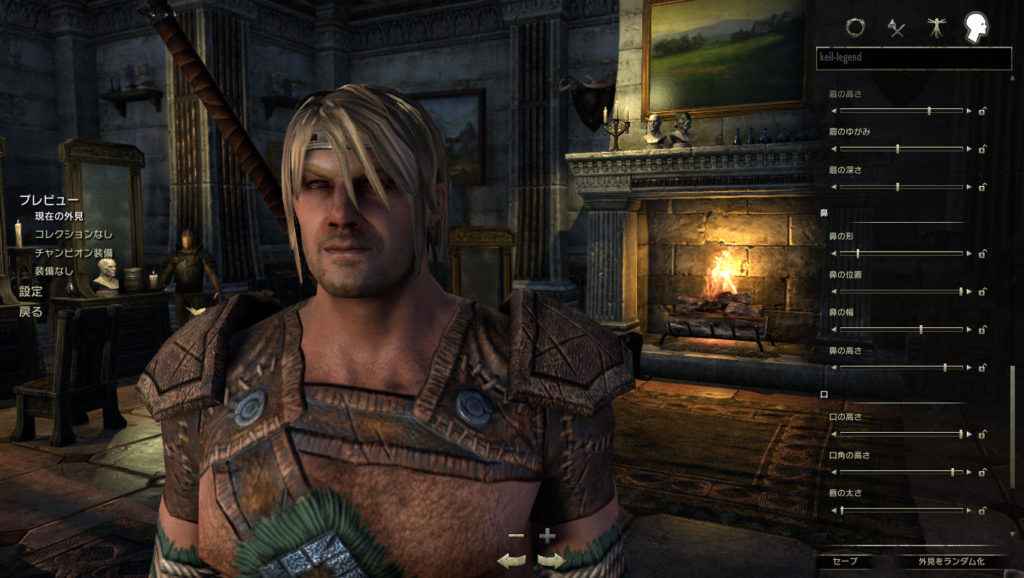The width and height of the screenshot is (1024, 578).
Task: Adjust the 眉の高さ slider
Action: (x=929, y=110)
